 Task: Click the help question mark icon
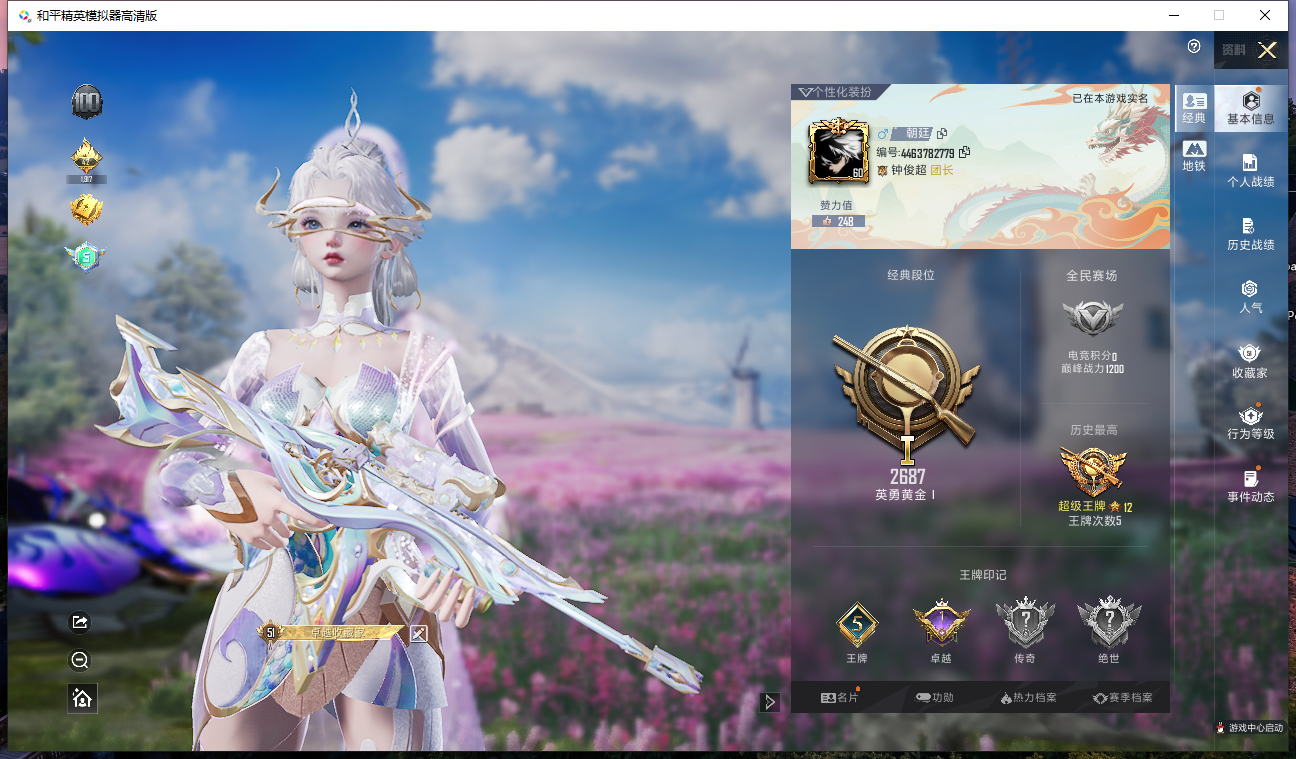click(1194, 47)
